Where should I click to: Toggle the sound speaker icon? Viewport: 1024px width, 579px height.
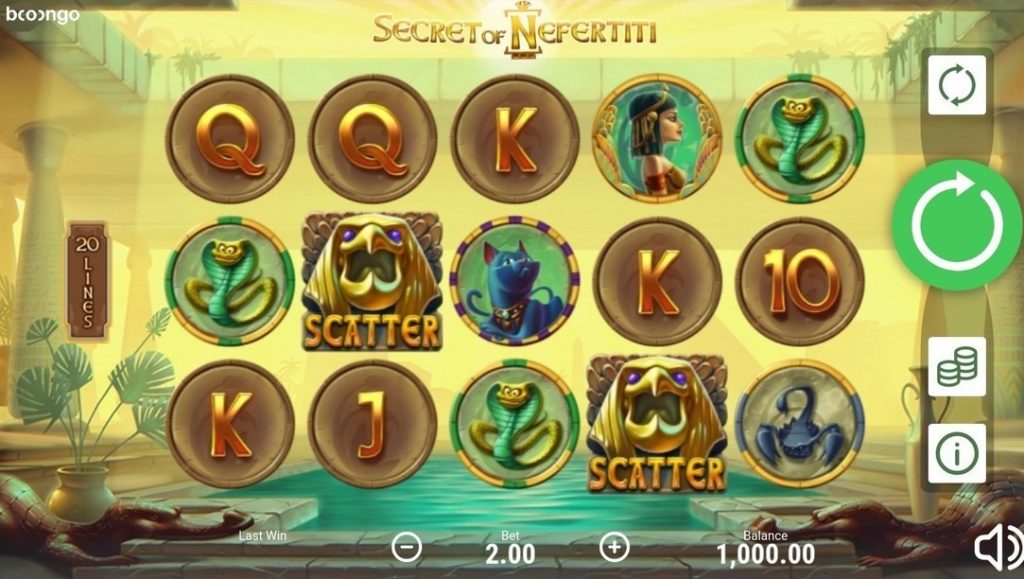click(997, 547)
